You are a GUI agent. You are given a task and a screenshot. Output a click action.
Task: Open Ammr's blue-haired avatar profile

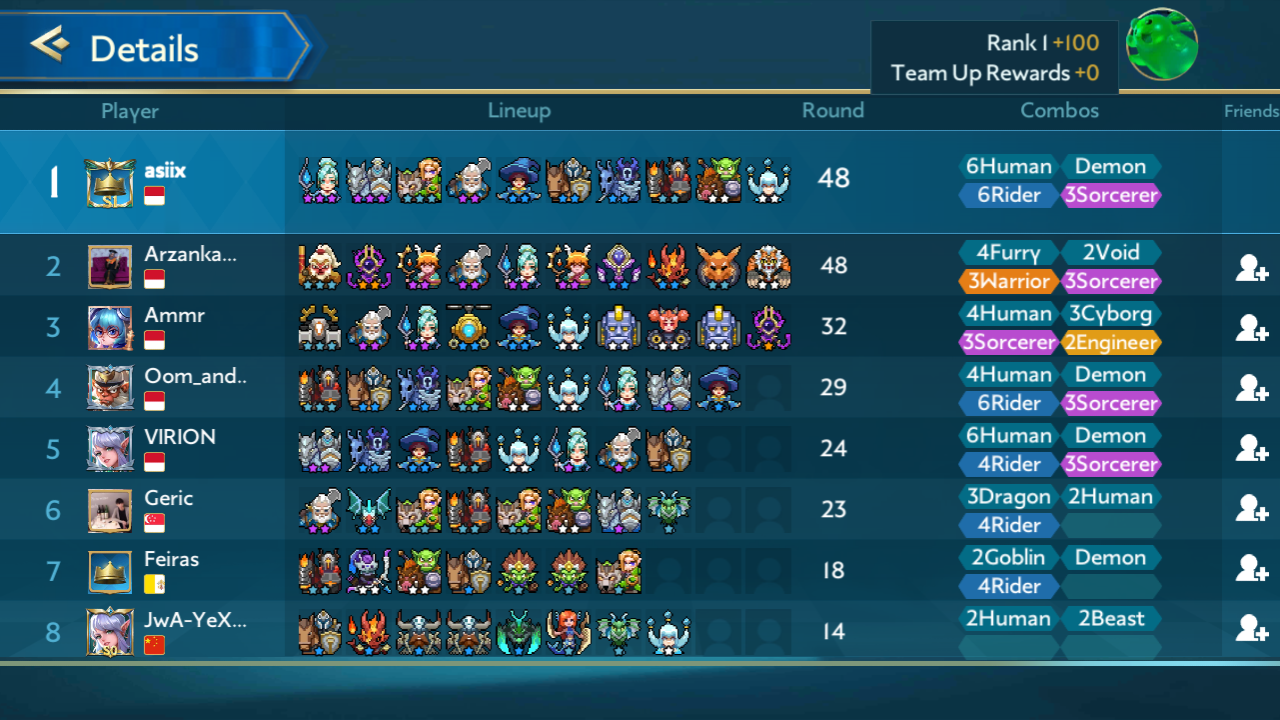click(109, 327)
